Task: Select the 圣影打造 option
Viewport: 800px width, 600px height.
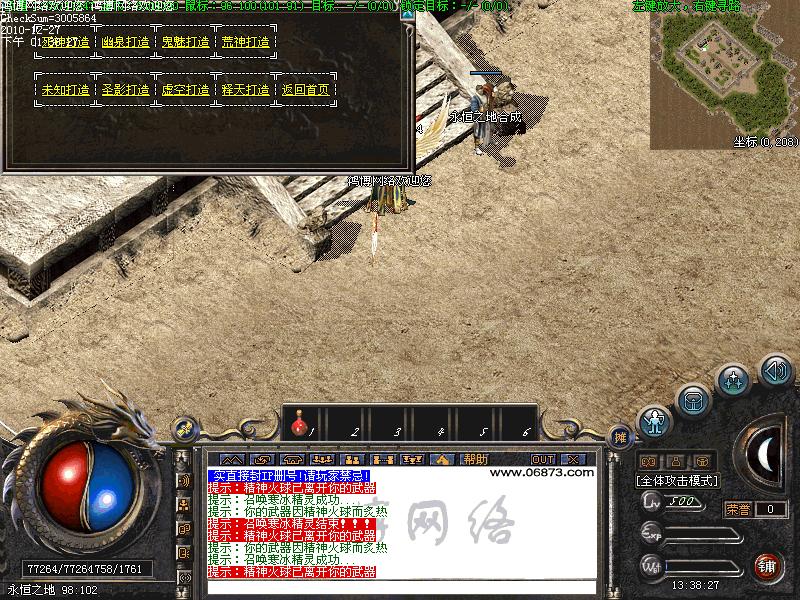Action: (126, 90)
